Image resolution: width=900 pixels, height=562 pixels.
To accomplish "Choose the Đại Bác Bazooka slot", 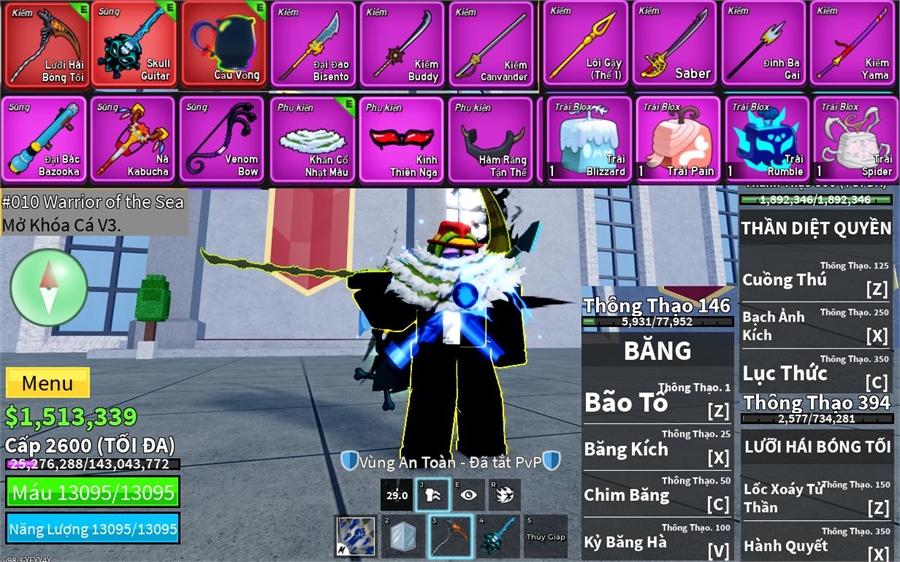I will 45,139.
